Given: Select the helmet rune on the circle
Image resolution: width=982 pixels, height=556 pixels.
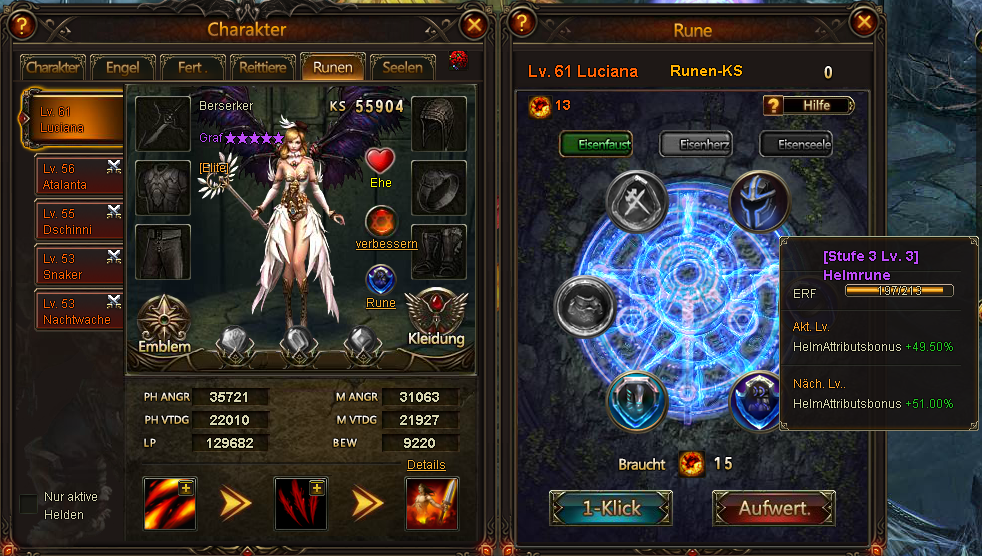Looking at the screenshot, I should tap(759, 200).
